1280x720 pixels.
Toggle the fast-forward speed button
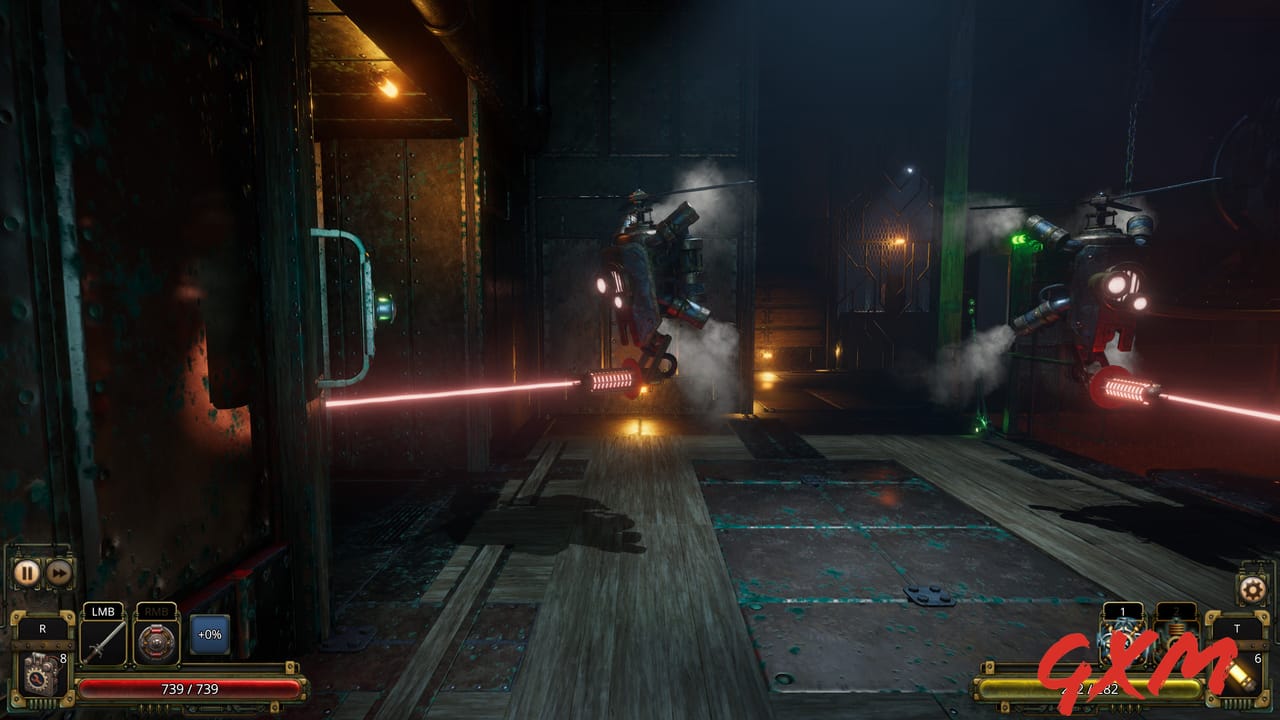pyautogui.click(x=59, y=572)
